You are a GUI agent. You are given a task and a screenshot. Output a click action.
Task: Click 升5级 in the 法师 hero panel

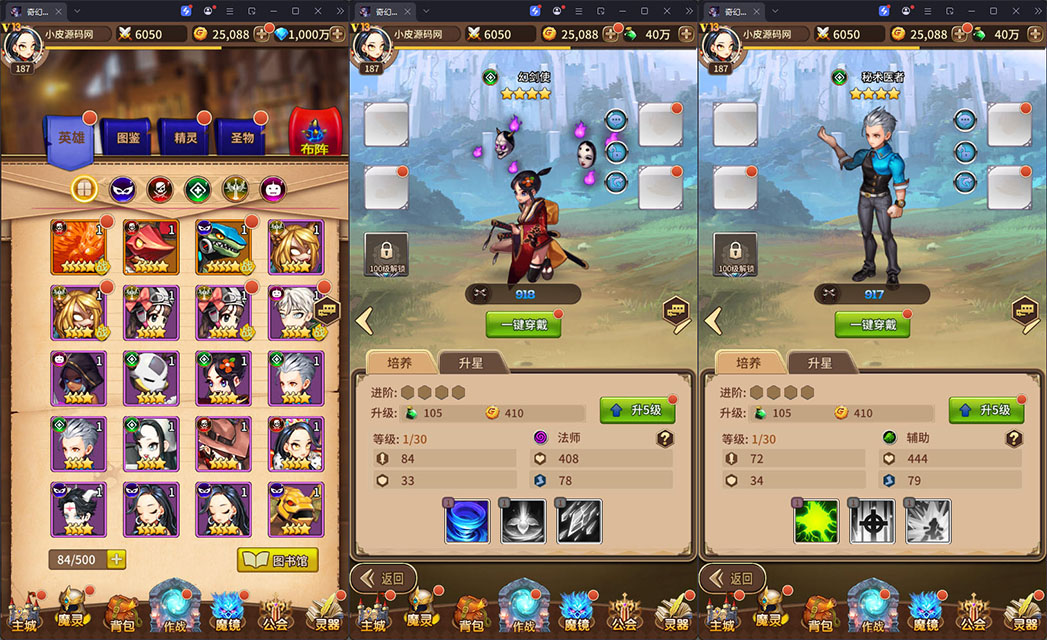point(637,410)
